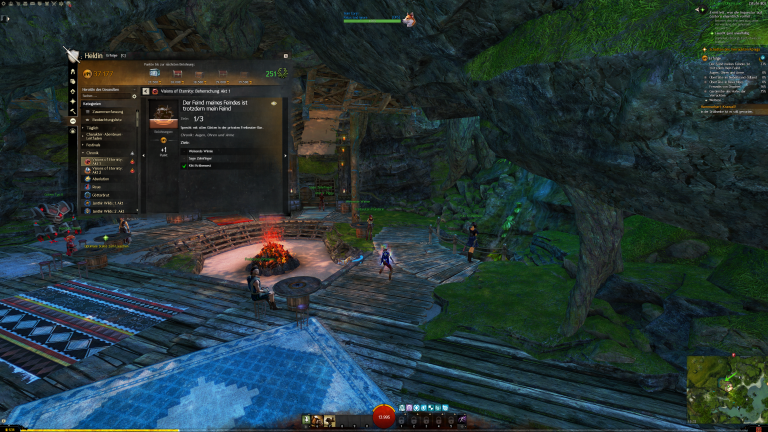Collapse the Chronik category
Viewport: 768px width, 432px height.
(92, 152)
